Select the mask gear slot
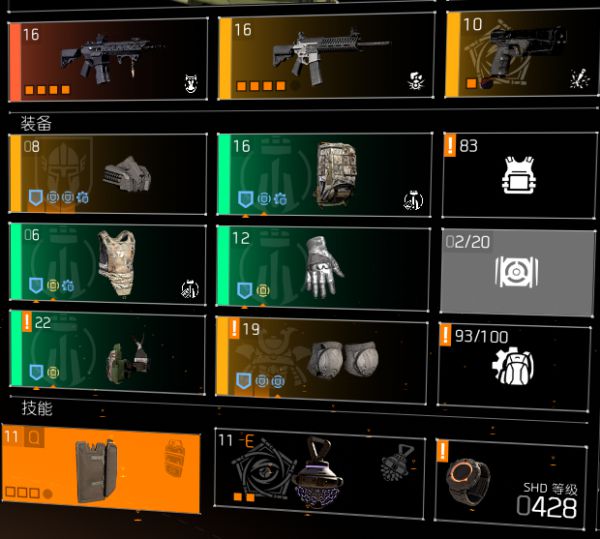Screen dimensions: 600x539 coord(108,174)
